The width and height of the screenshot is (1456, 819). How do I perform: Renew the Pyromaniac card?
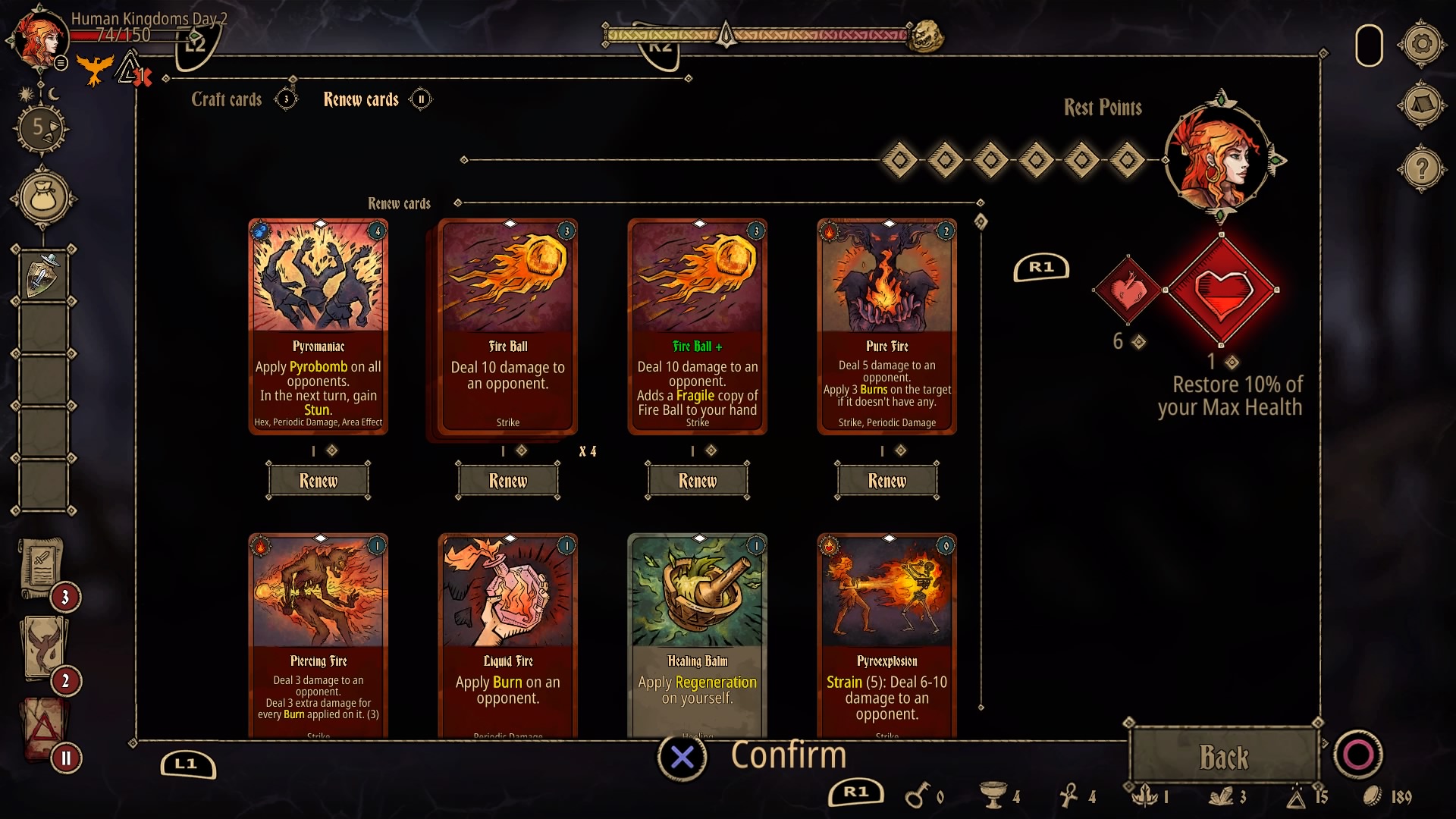click(318, 481)
